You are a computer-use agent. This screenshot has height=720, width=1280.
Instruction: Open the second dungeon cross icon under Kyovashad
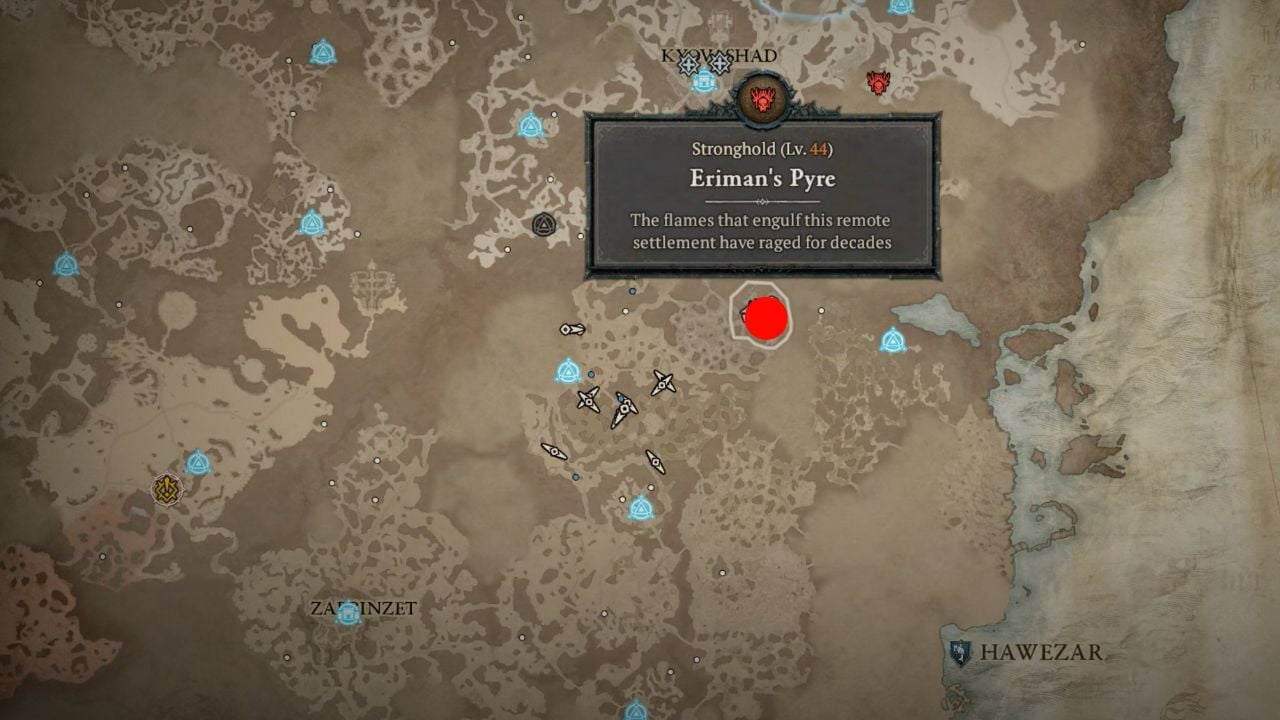coord(719,63)
